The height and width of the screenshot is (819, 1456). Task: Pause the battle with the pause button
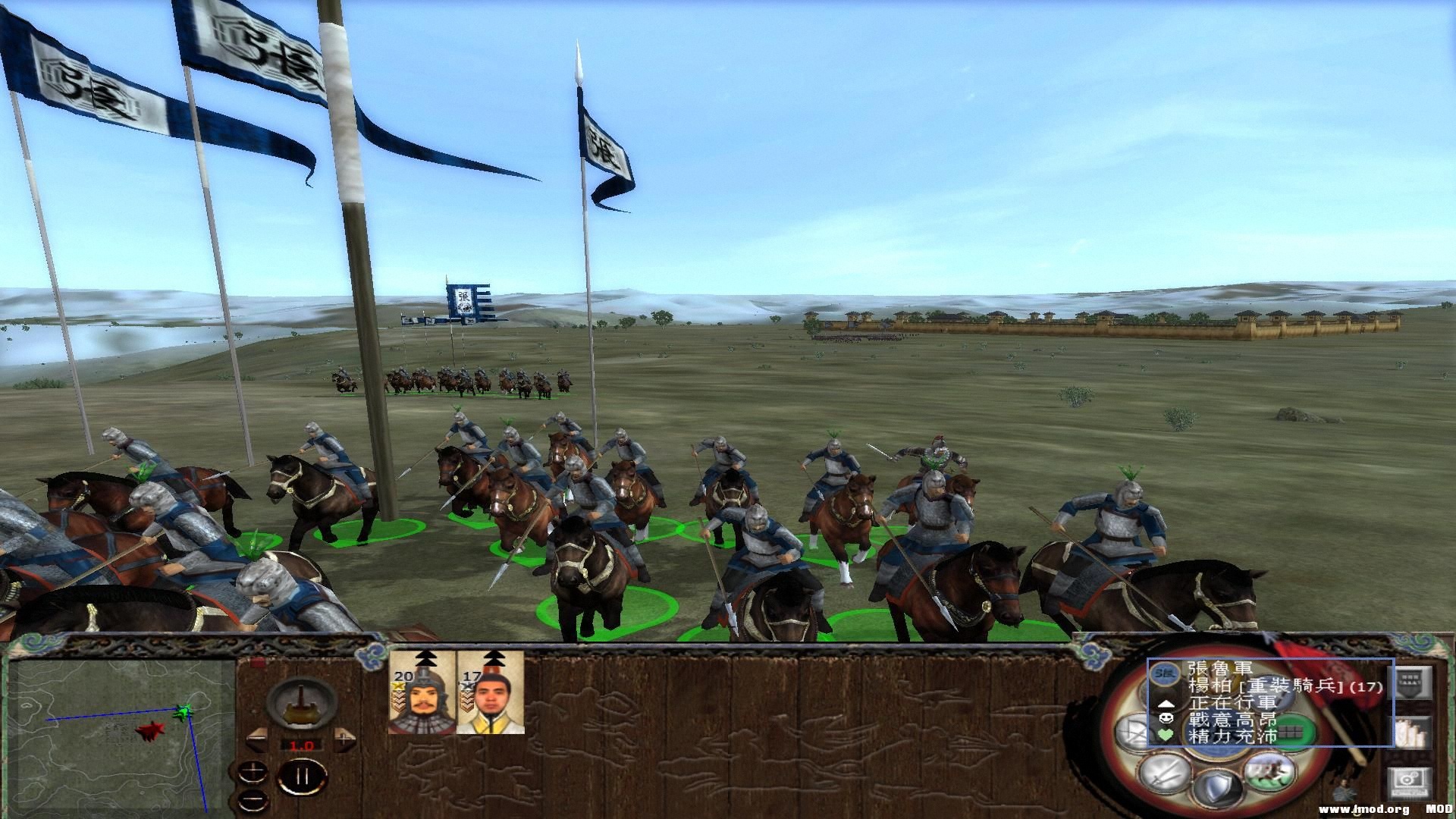(x=303, y=776)
